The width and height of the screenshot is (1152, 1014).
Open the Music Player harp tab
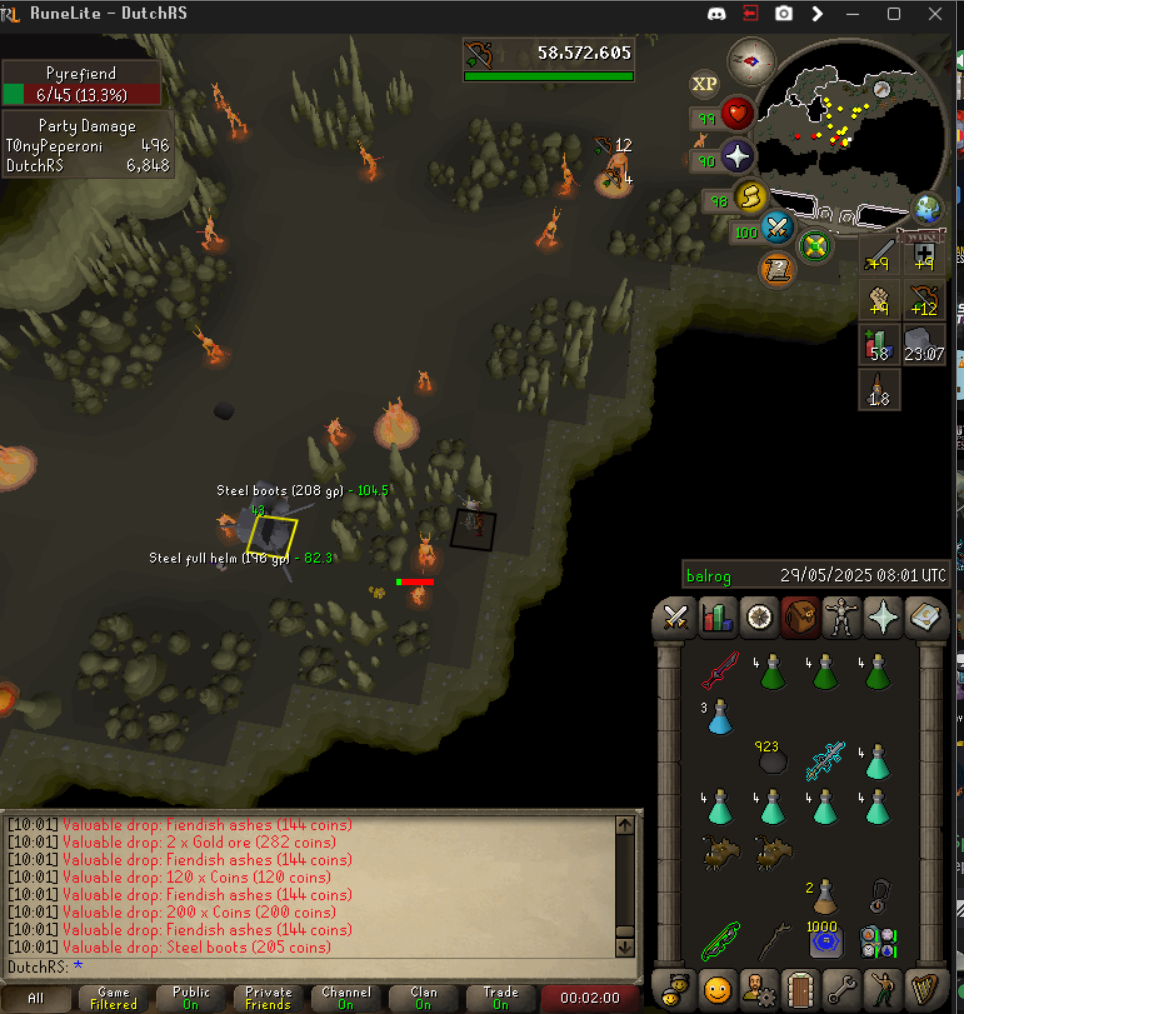(x=926, y=989)
